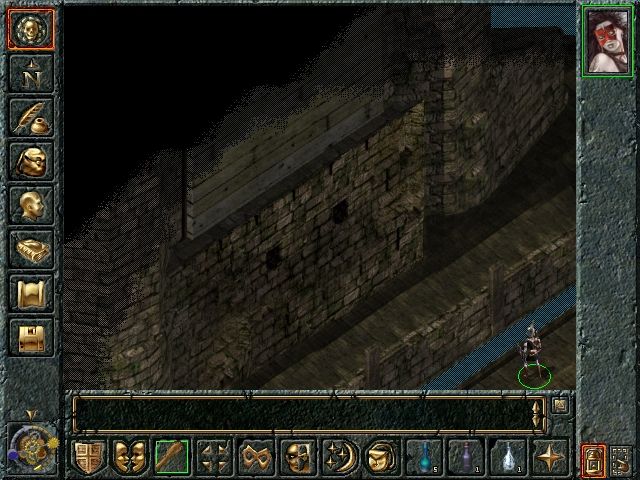The height and width of the screenshot is (480, 640).
Task: Toggle pause using the clock dial
Action: 30,443
